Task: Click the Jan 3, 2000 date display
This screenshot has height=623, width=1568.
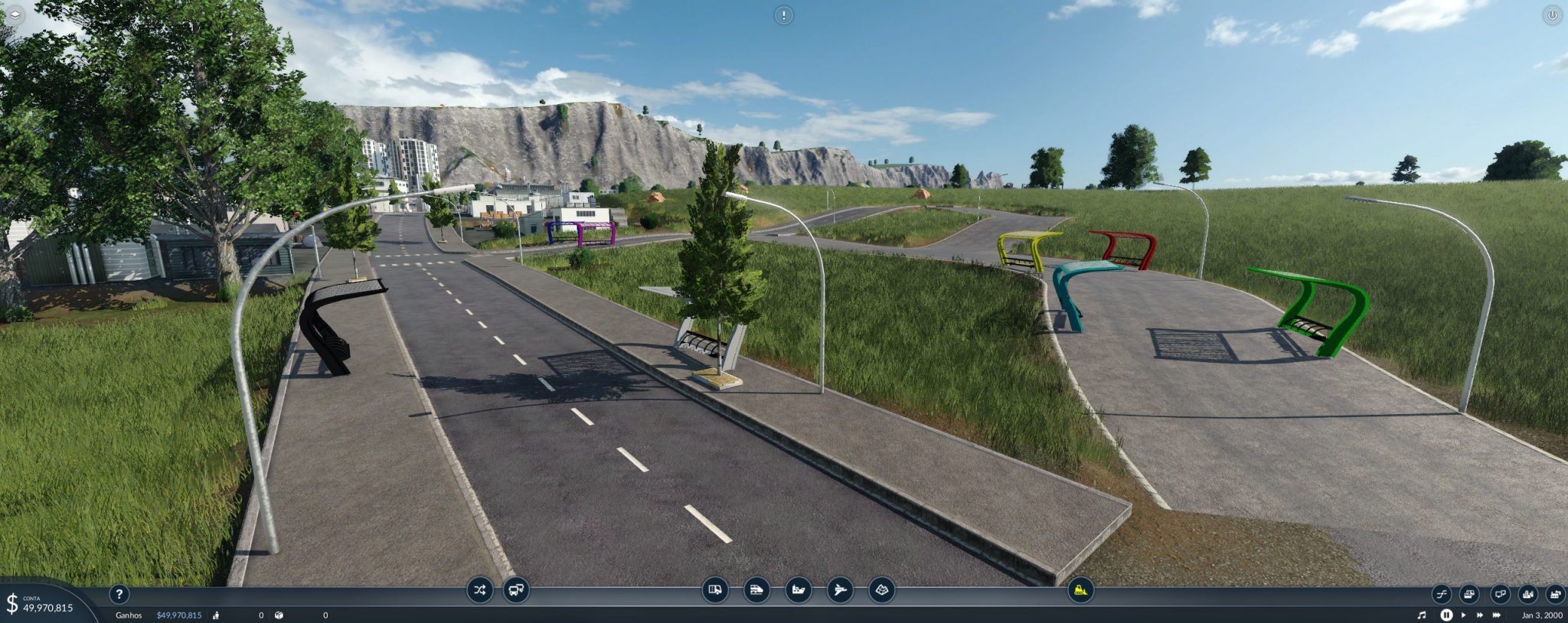Action: tap(1542, 615)
